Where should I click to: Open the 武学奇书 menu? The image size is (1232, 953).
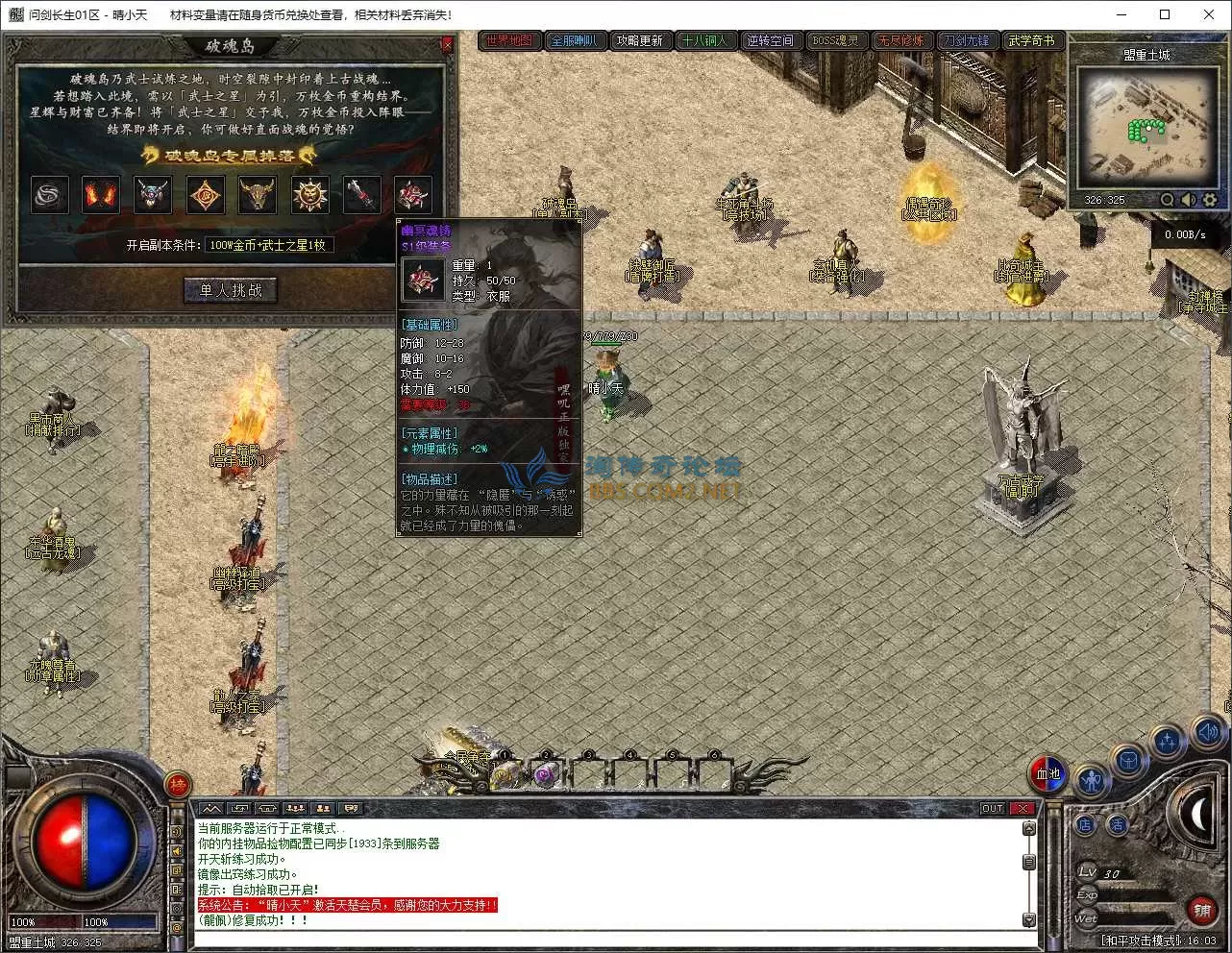1031,40
